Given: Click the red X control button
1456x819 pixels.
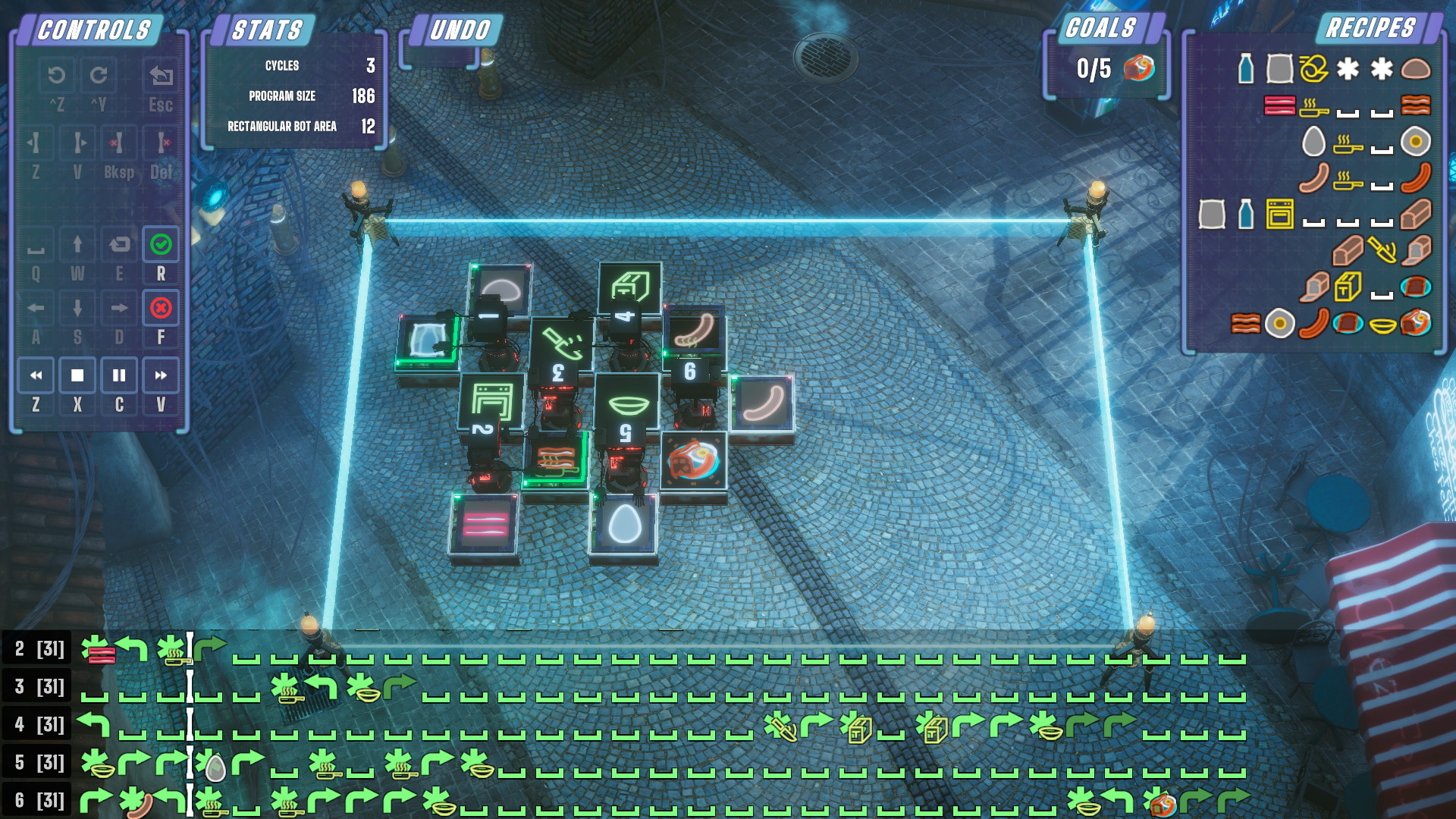Looking at the screenshot, I should 161,308.
